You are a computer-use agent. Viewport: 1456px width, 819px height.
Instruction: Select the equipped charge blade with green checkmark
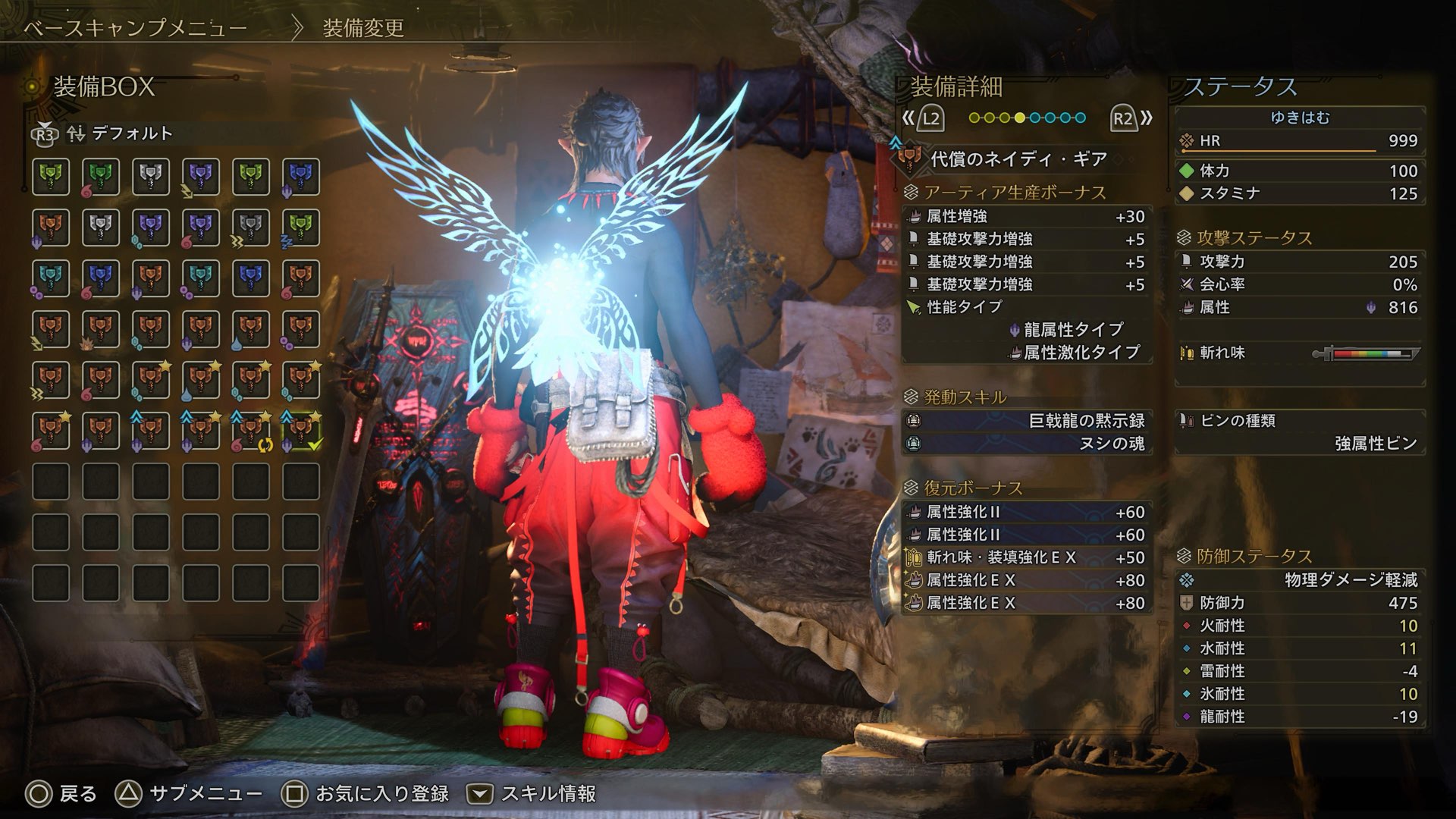pos(301,431)
